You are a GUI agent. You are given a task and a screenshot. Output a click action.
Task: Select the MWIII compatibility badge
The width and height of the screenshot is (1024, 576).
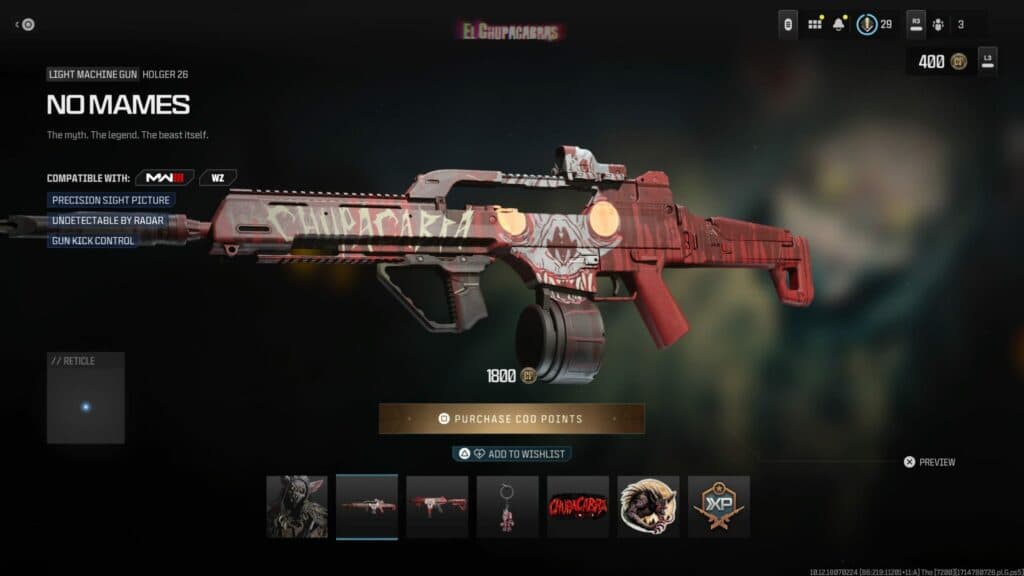(165, 178)
